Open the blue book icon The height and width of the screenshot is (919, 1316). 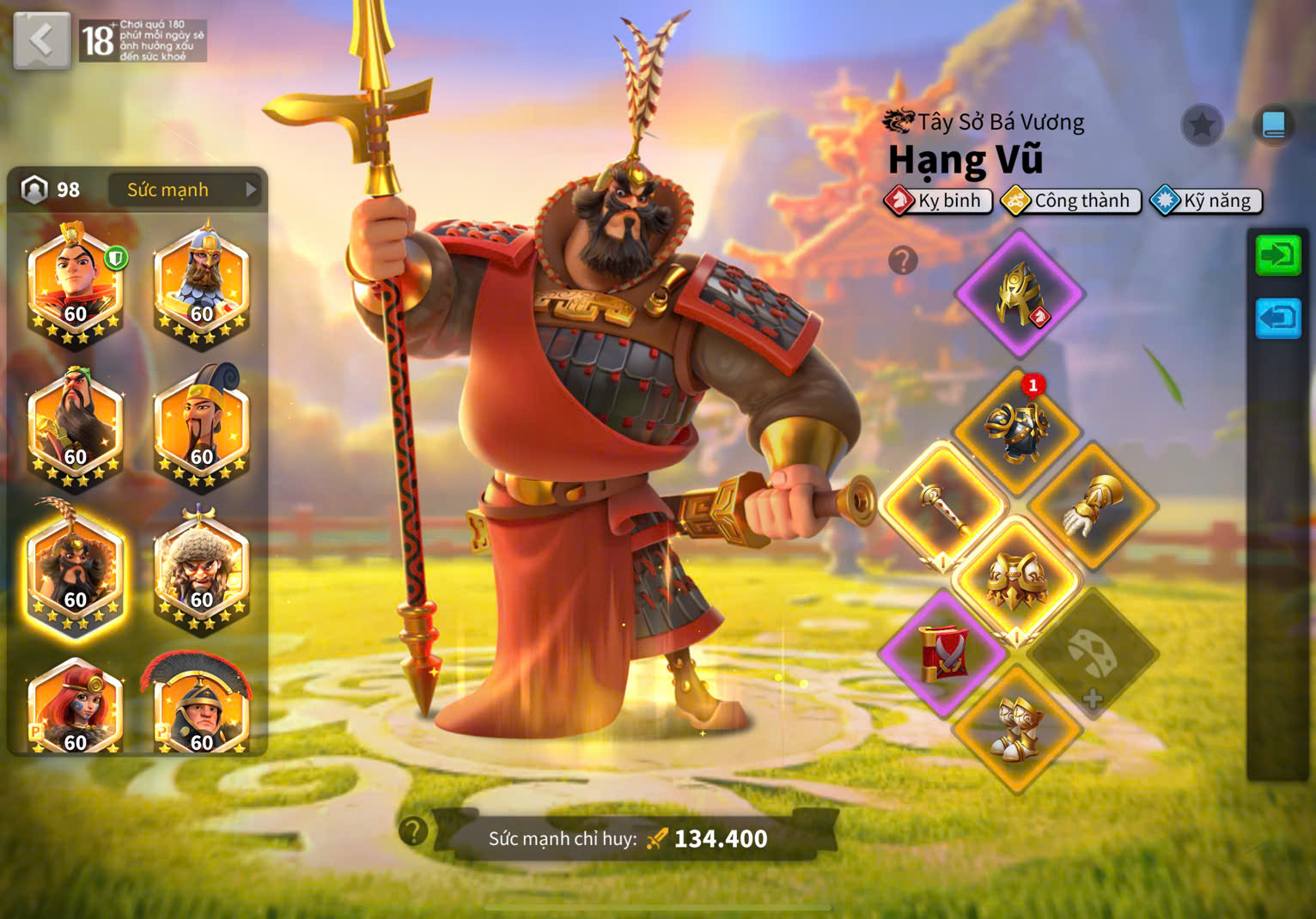tap(1273, 125)
